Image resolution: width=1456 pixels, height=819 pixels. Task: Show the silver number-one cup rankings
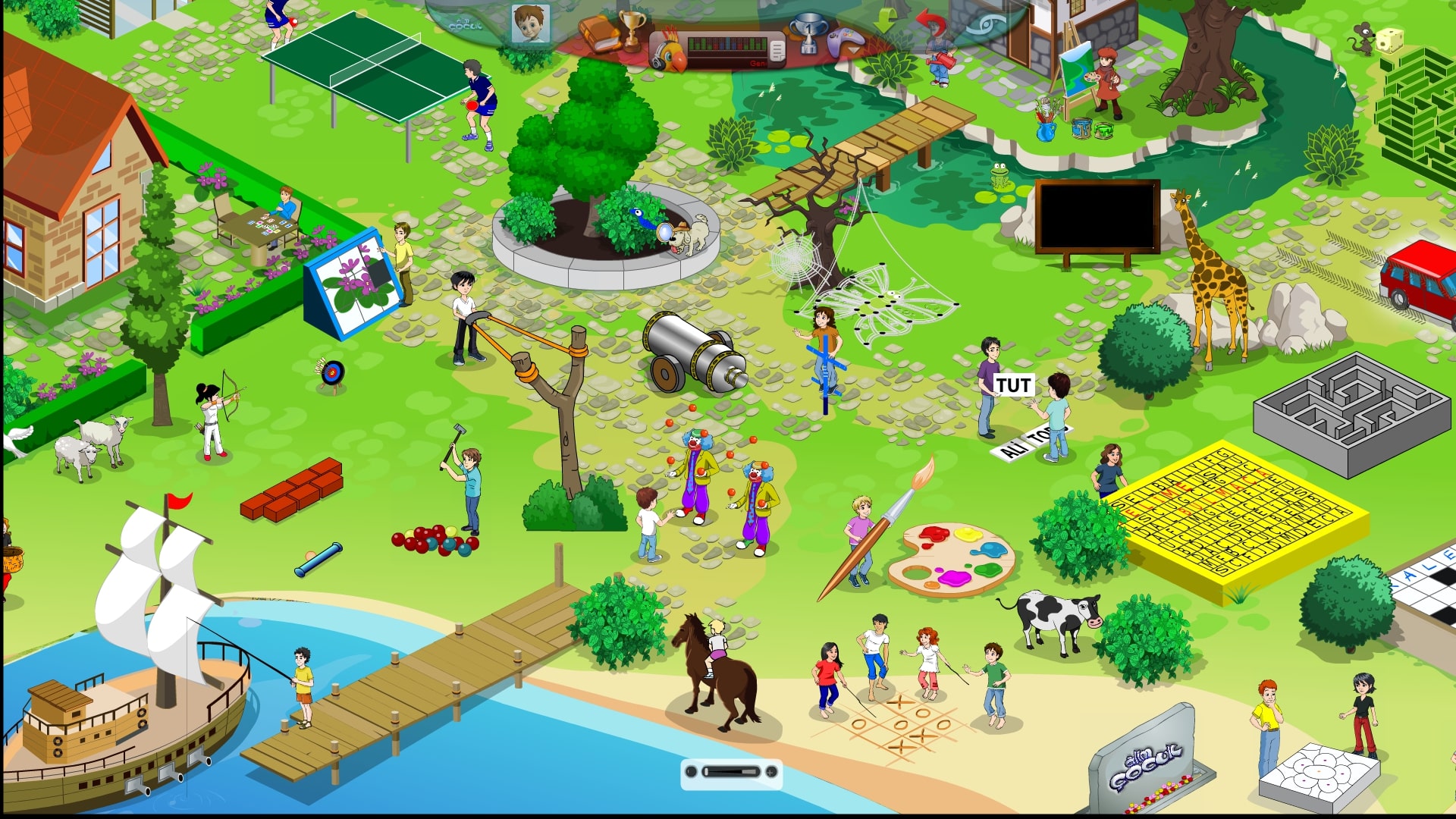808,34
